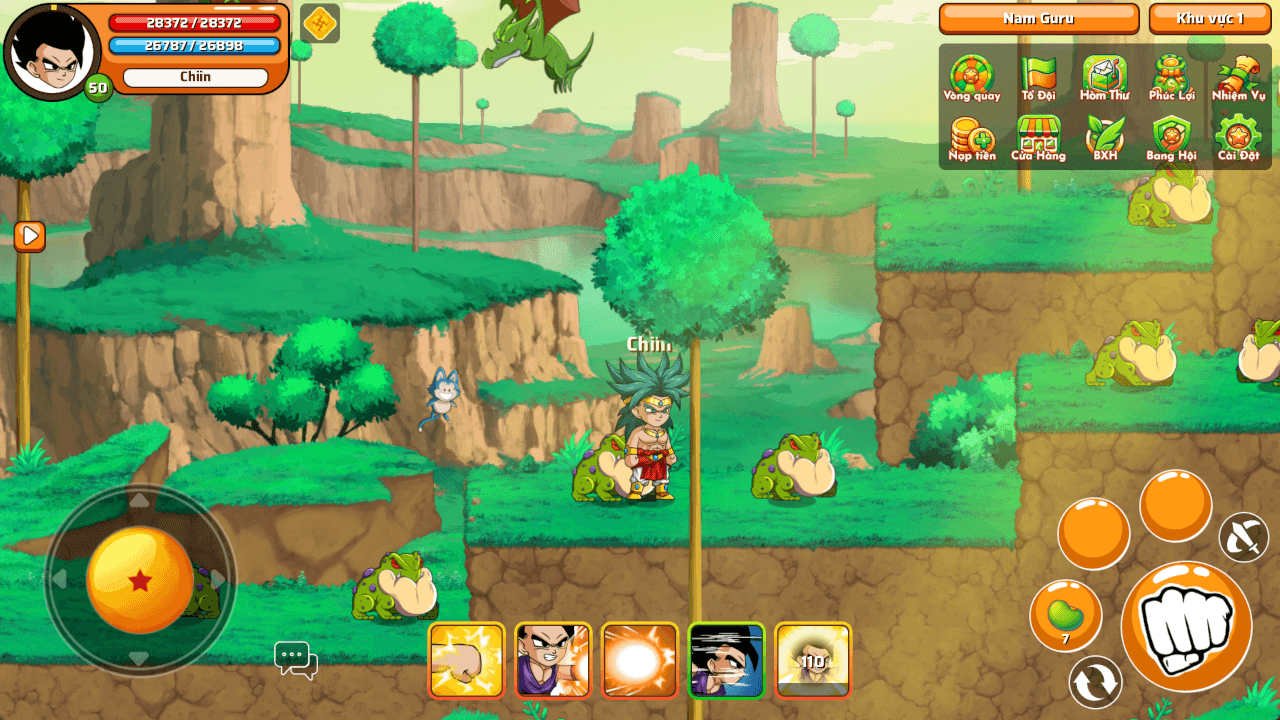Activate the glowing punch skill
1280x720 pixels.
click(x=466, y=660)
